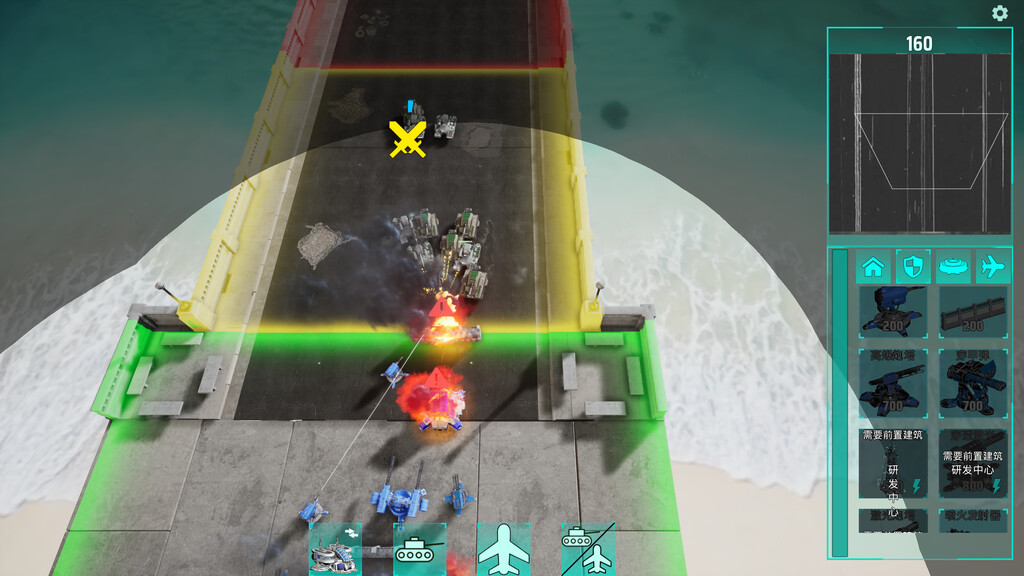Screen dimensions: 1024x576
Task: Select the shield defense tab
Action: pyautogui.click(x=912, y=267)
